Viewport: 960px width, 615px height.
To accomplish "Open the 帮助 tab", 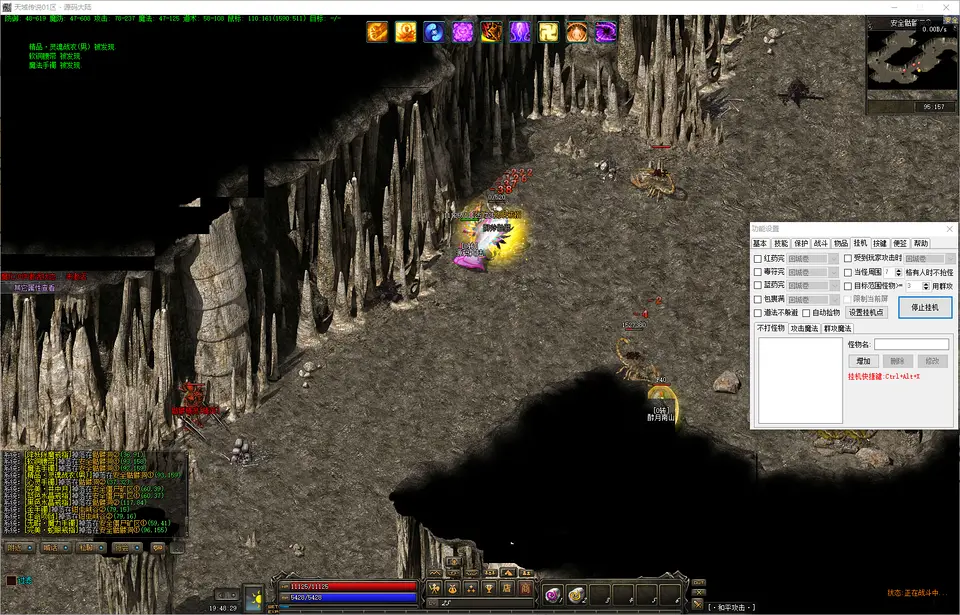I will coord(920,243).
